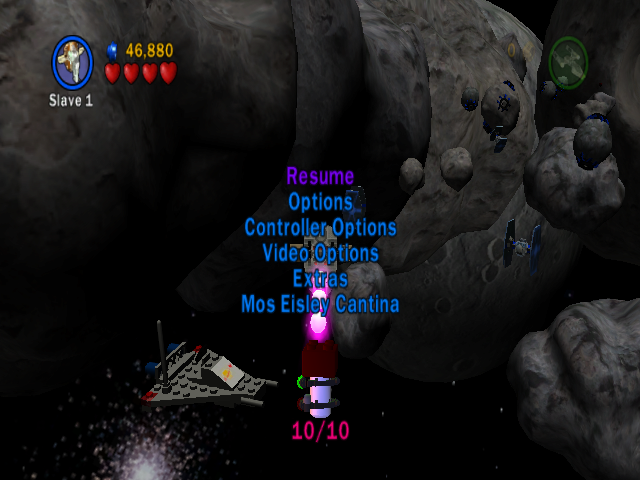Open the Options menu entry
Viewport: 640px width, 480px height.
(x=320, y=202)
